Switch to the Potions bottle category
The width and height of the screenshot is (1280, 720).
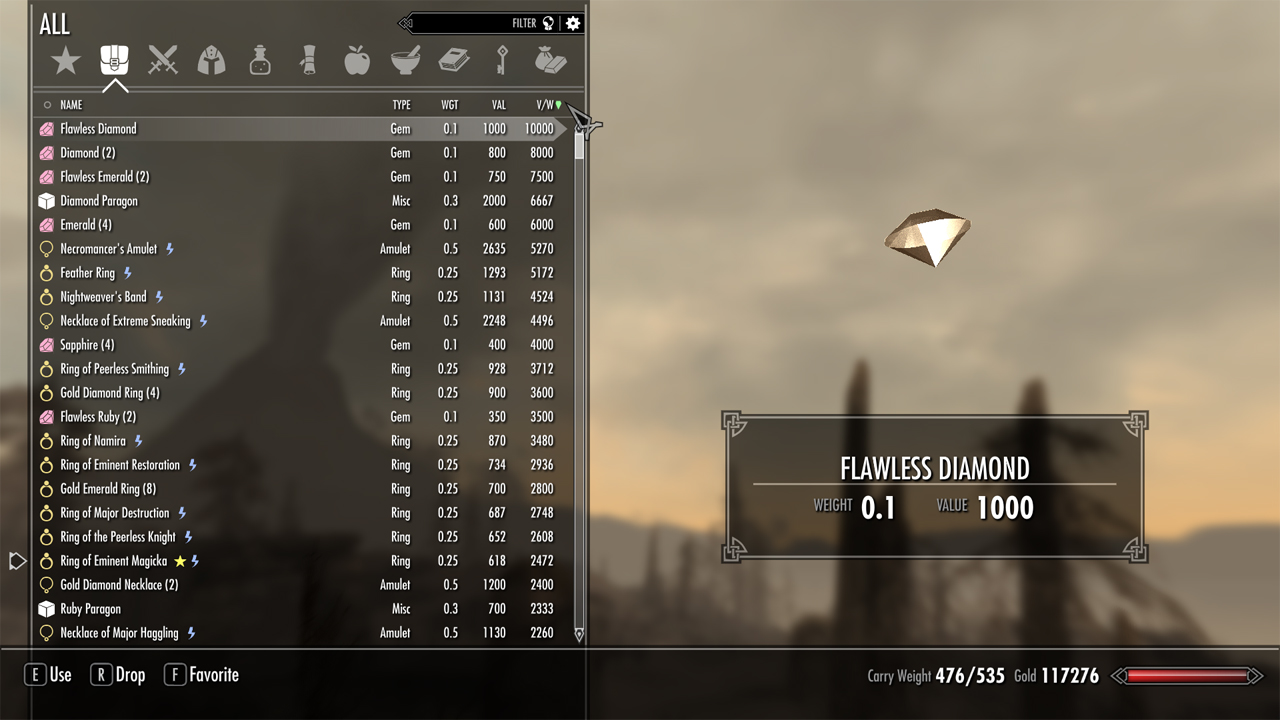(x=260, y=61)
